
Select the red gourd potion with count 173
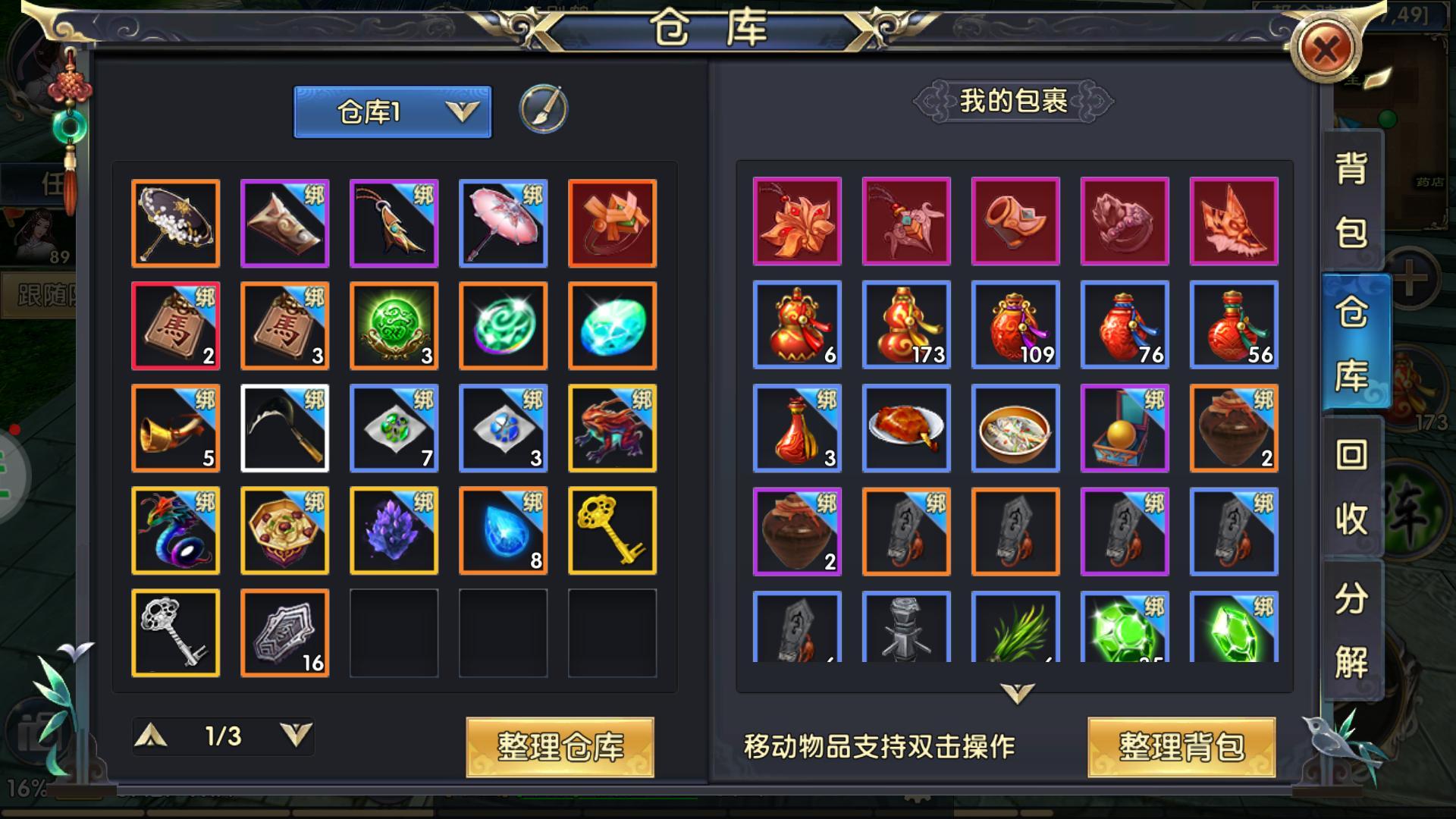[906, 325]
